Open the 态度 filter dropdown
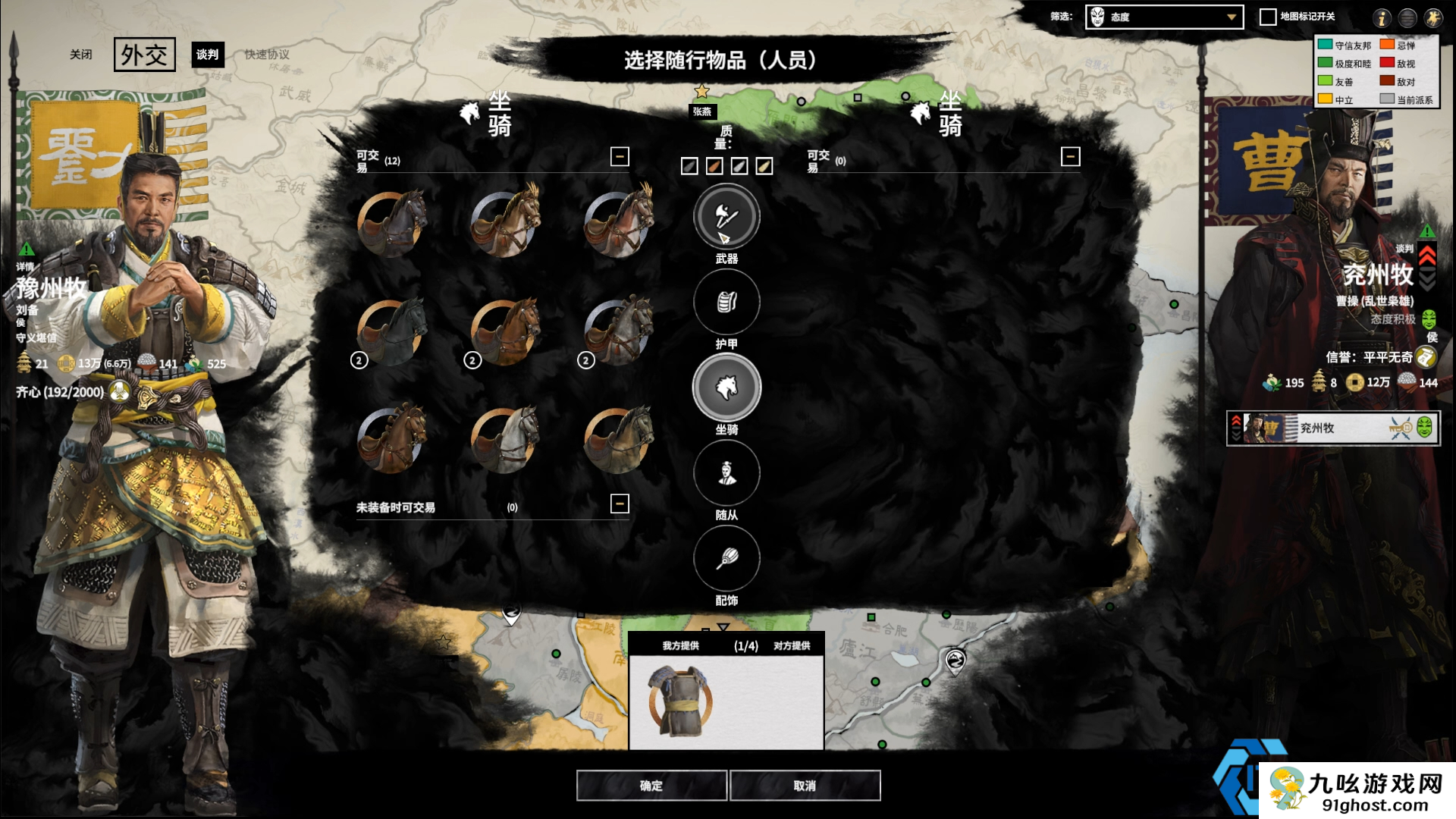 (x=1164, y=17)
